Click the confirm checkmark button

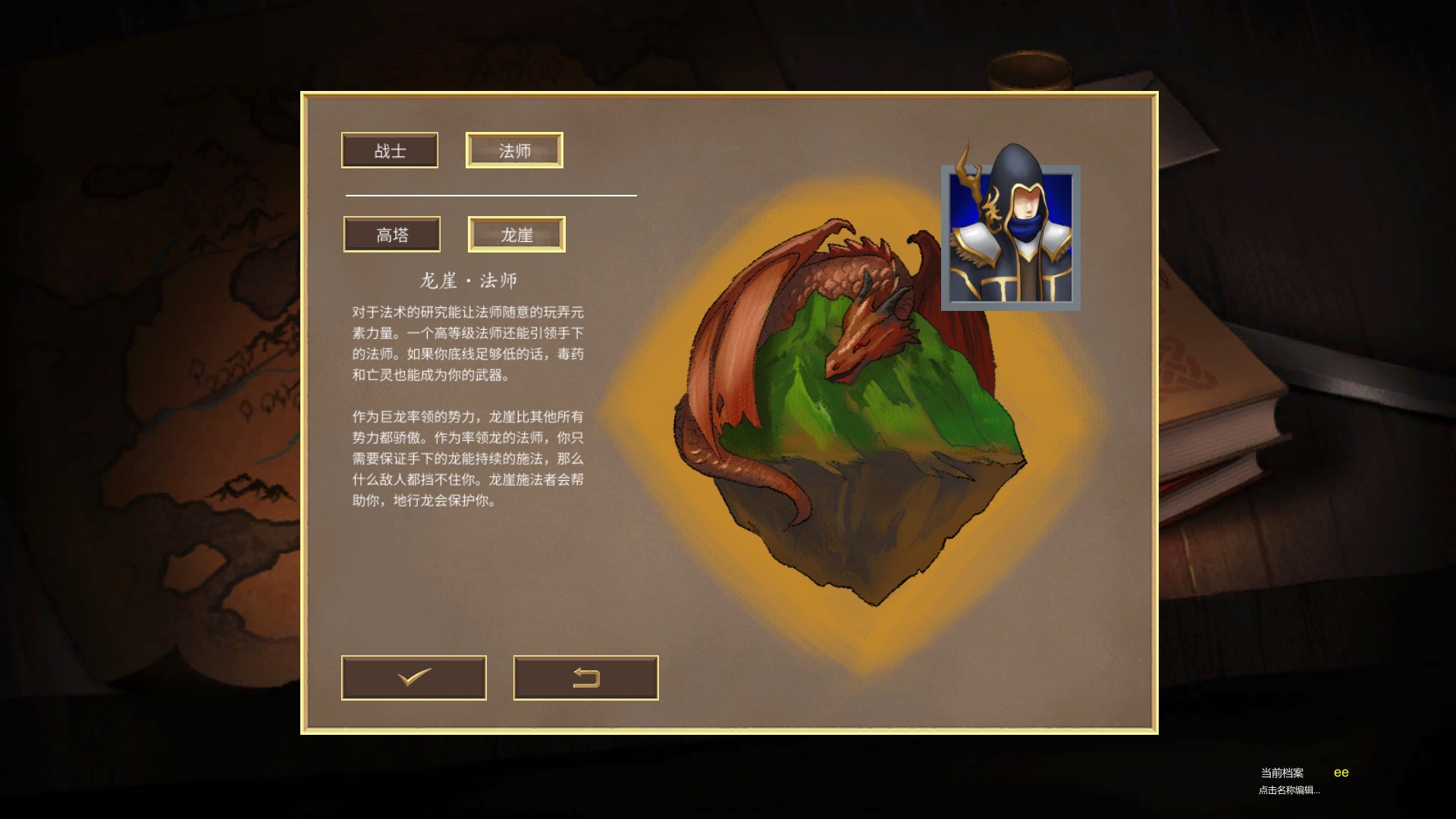(414, 678)
